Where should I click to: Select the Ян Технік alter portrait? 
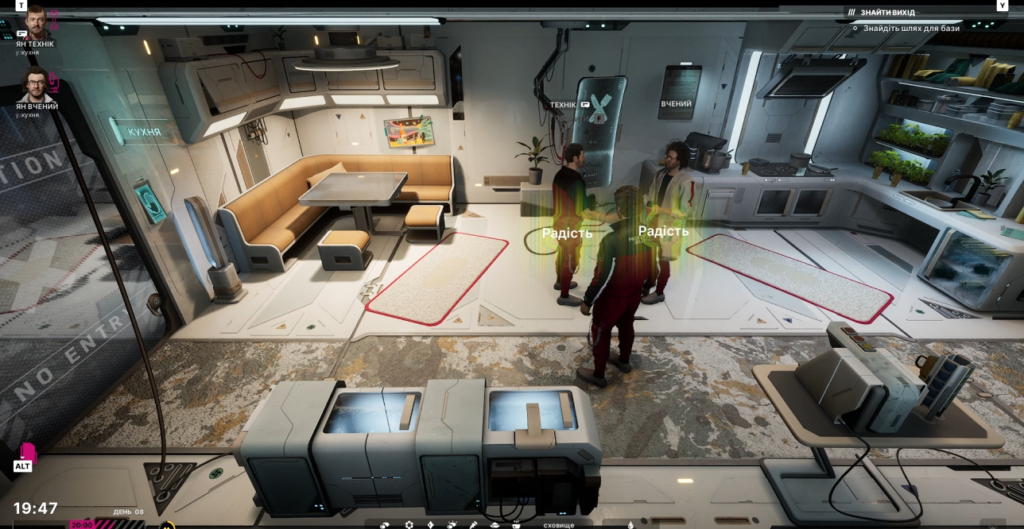click(x=36, y=22)
